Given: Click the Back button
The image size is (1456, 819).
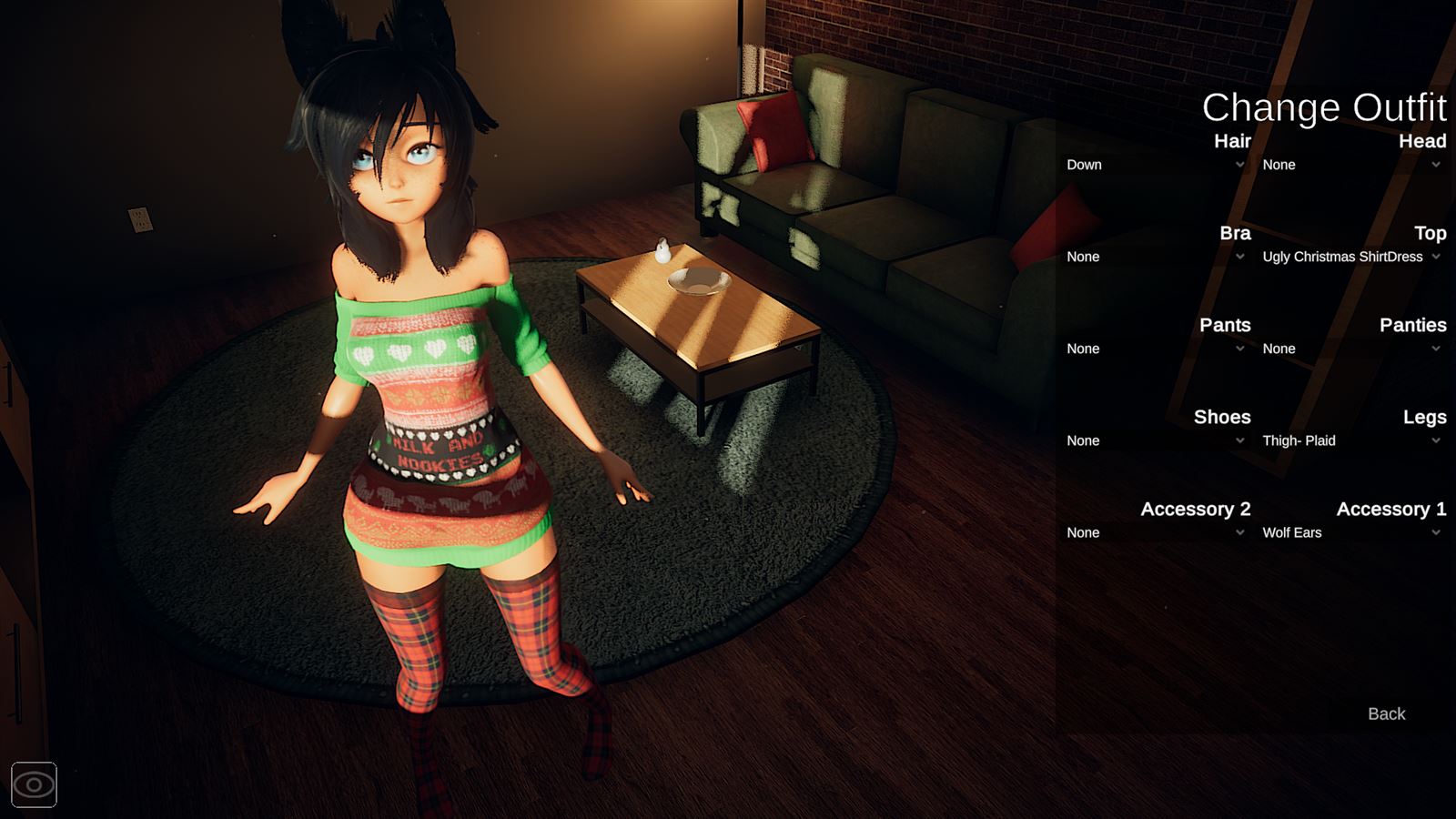Looking at the screenshot, I should coord(1385,713).
